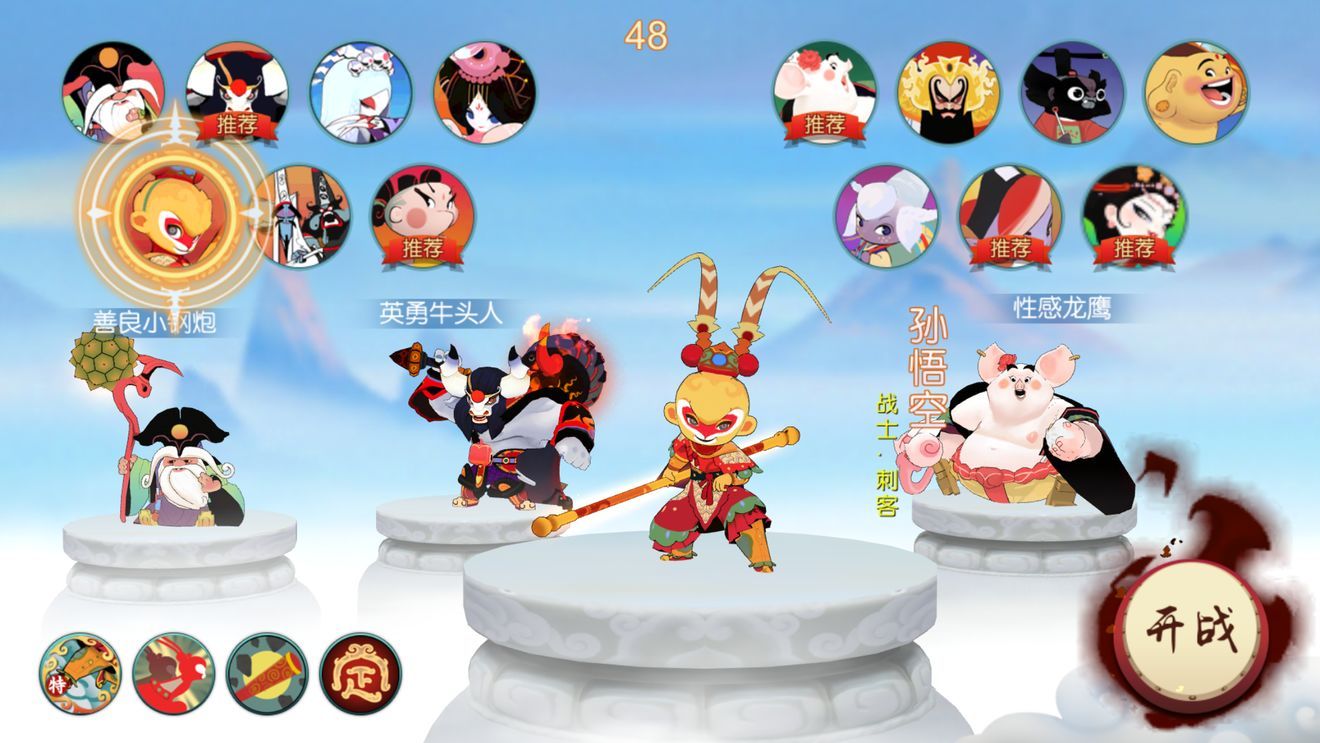Toggle the 推荐 badge under the pig chef avatar
The height and width of the screenshot is (743, 1320).
point(826,124)
